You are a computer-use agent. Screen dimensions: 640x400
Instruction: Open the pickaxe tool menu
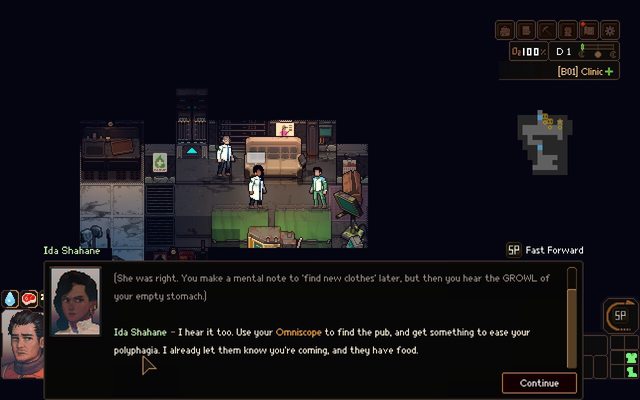[x=547, y=31]
